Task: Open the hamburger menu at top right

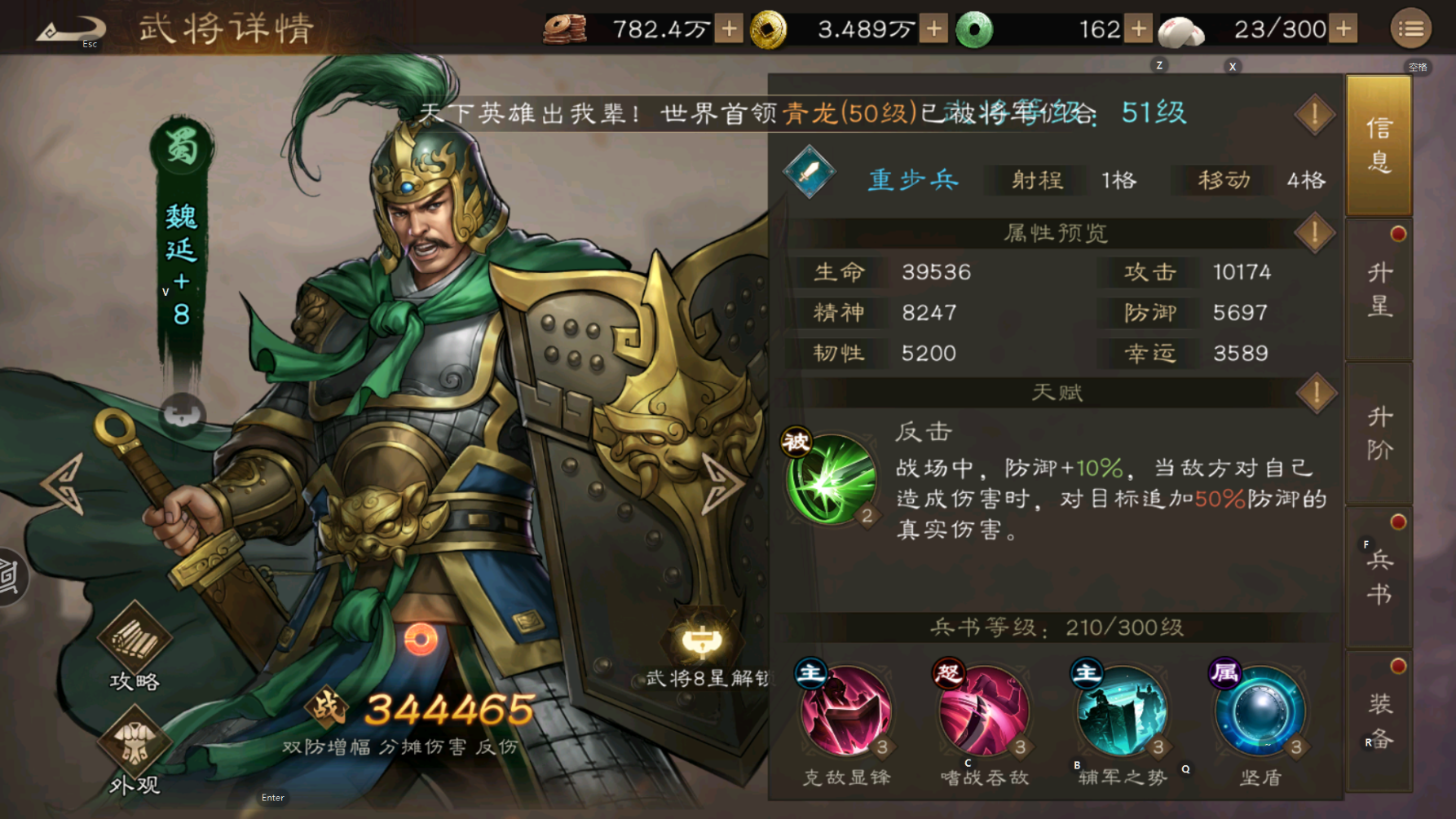Action: pyautogui.click(x=1413, y=27)
